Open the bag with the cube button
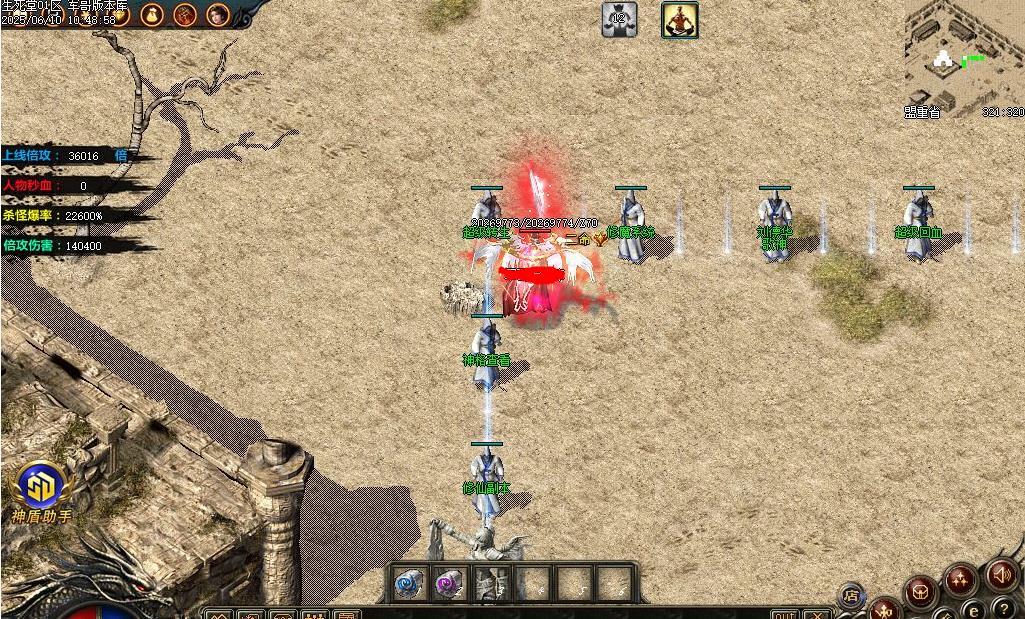The image size is (1025, 619). (x=919, y=592)
